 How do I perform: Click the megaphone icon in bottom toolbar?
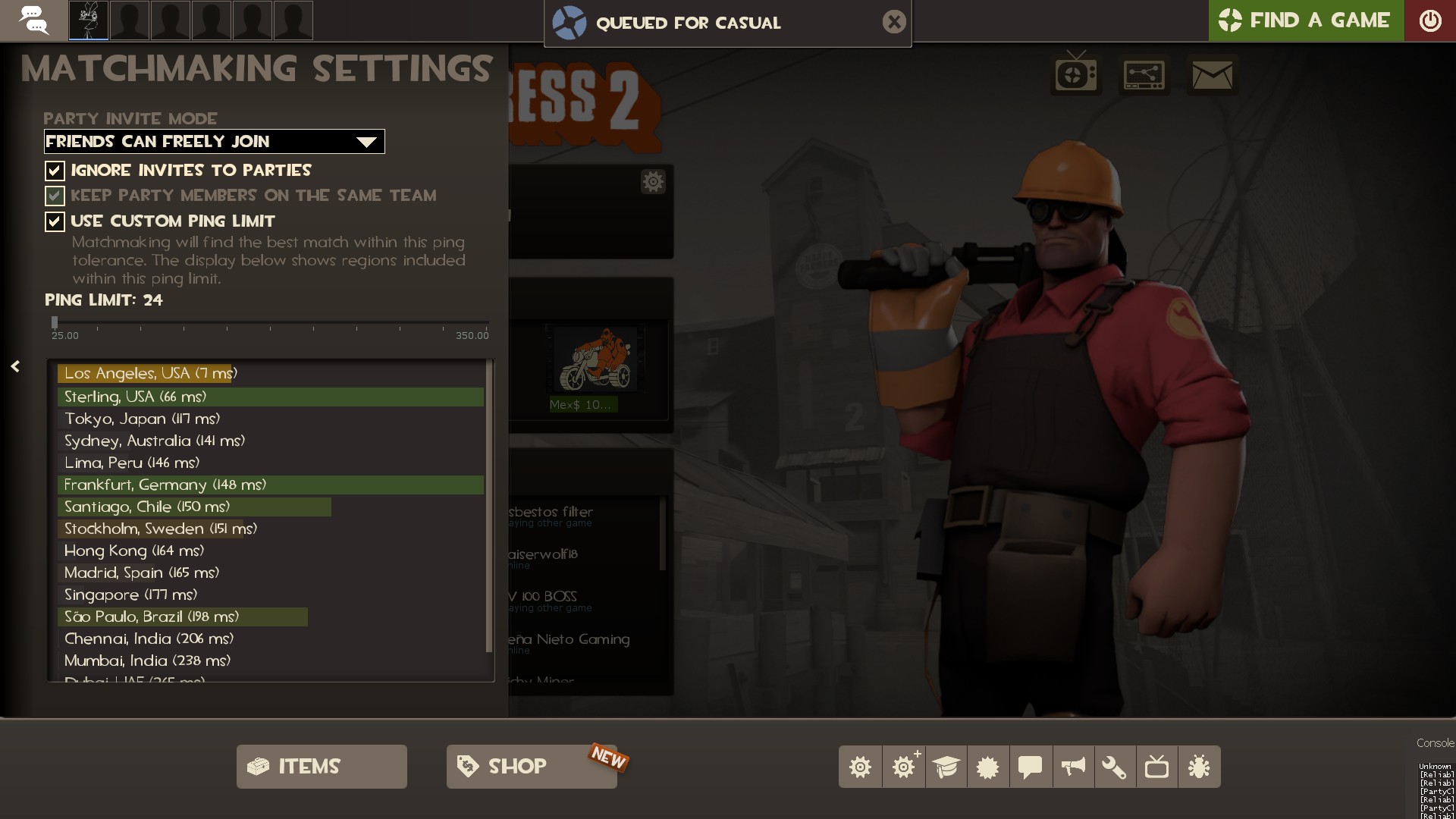tap(1072, 767)
